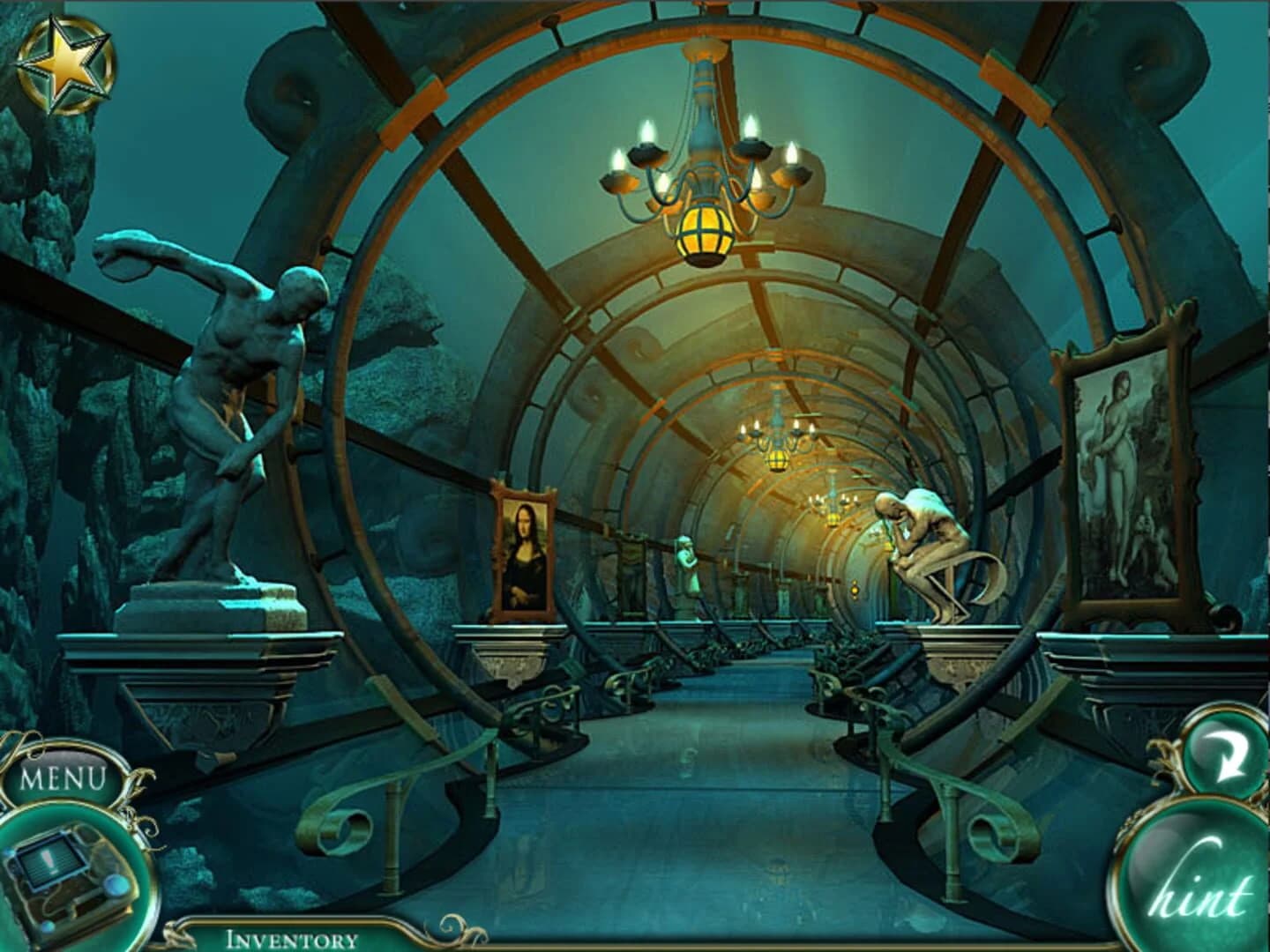This screenshot has width=1270, height=952.
Task: Click the teal gem on the communicator device
Action: click(116, 886)
